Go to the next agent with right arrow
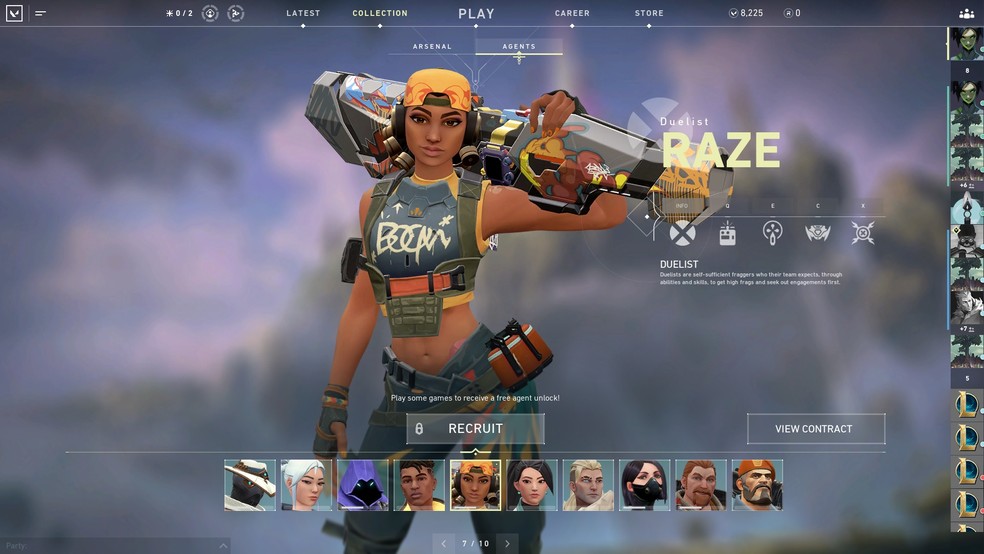The image size is (984, 554). point(507,544)
